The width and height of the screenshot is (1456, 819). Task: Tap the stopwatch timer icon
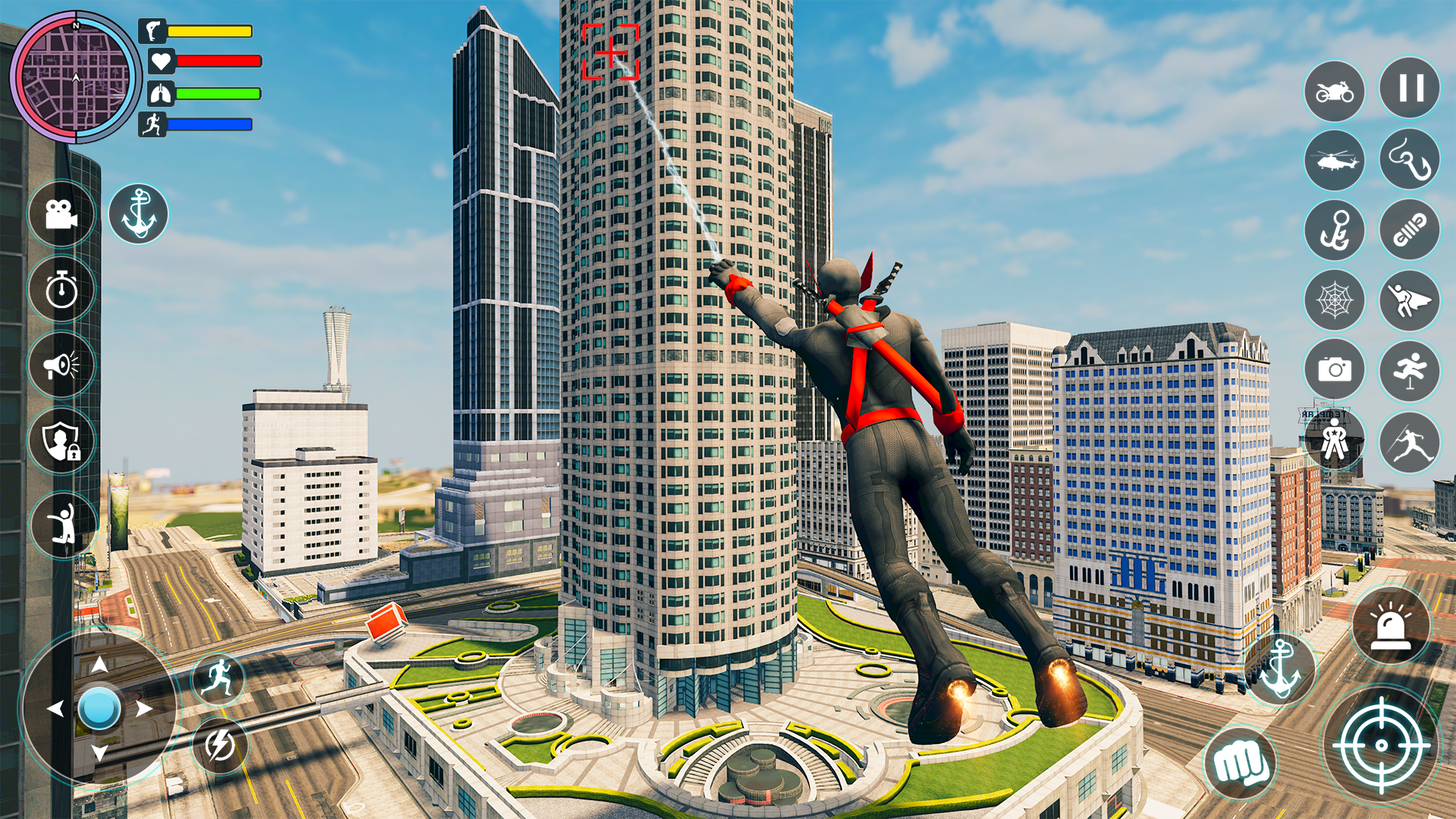[x=61, y=285]
